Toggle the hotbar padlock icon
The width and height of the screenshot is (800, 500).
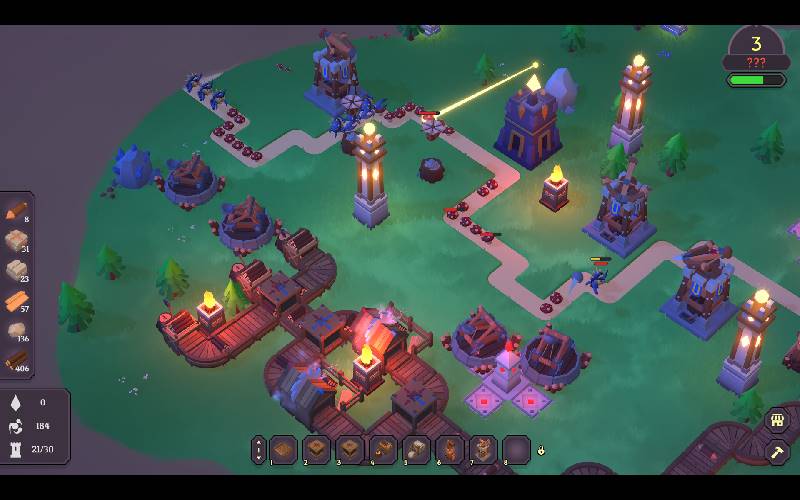tap(541, 450)
